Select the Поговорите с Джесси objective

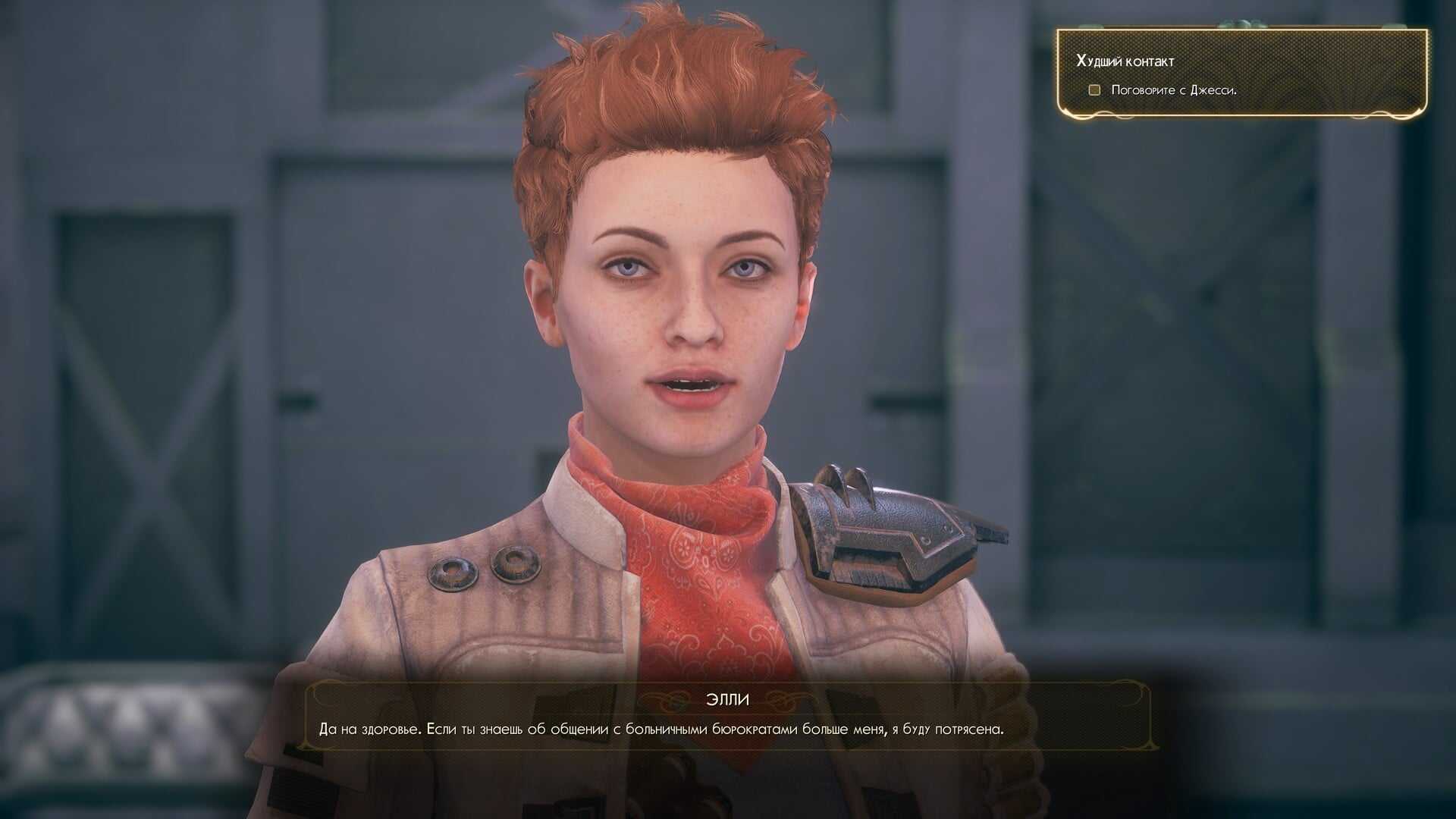click(1173, 90)
